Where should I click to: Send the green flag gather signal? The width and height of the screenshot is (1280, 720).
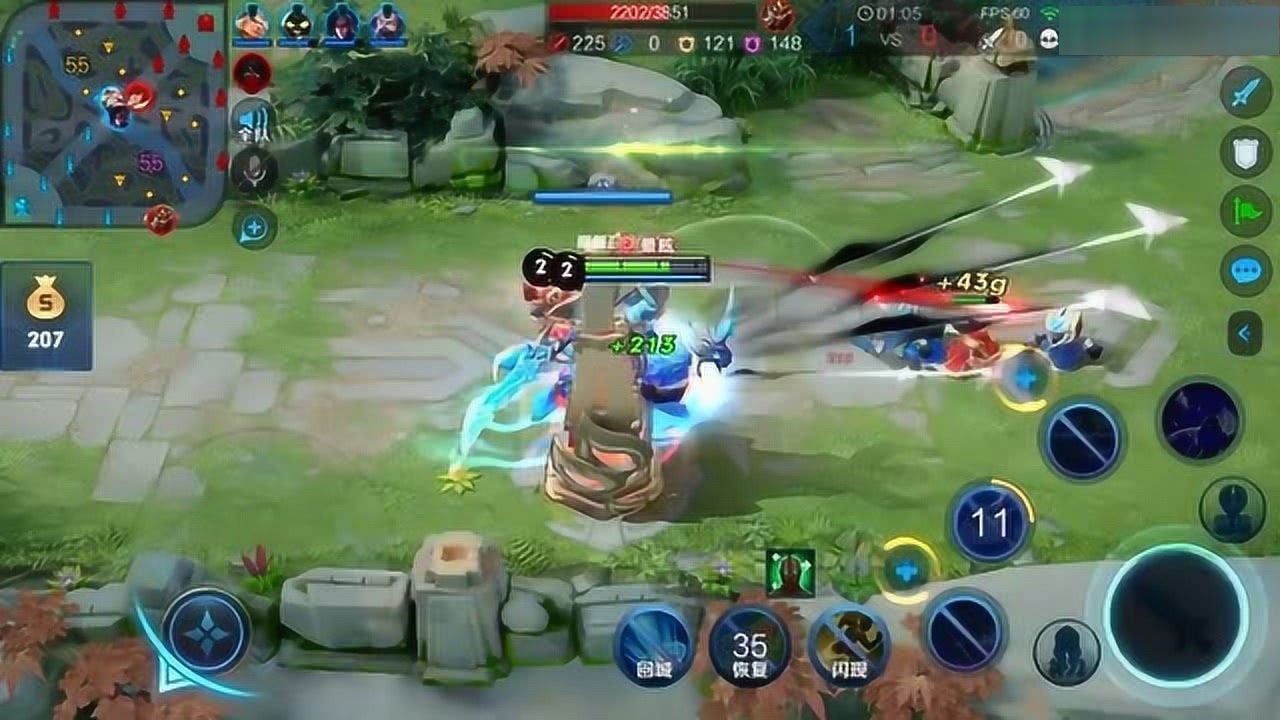pos(1245,211)
